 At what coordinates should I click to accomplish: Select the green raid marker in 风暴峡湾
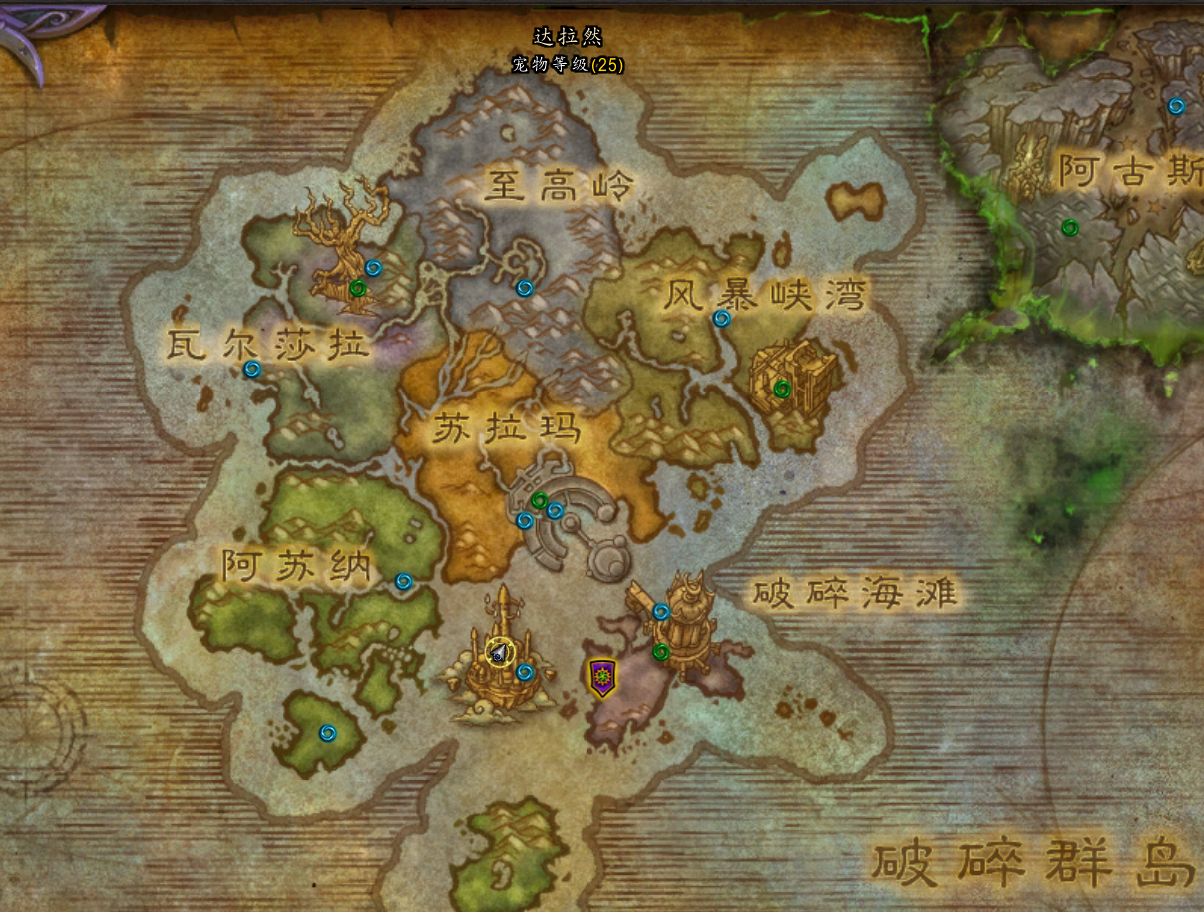(x=782, y=388)
